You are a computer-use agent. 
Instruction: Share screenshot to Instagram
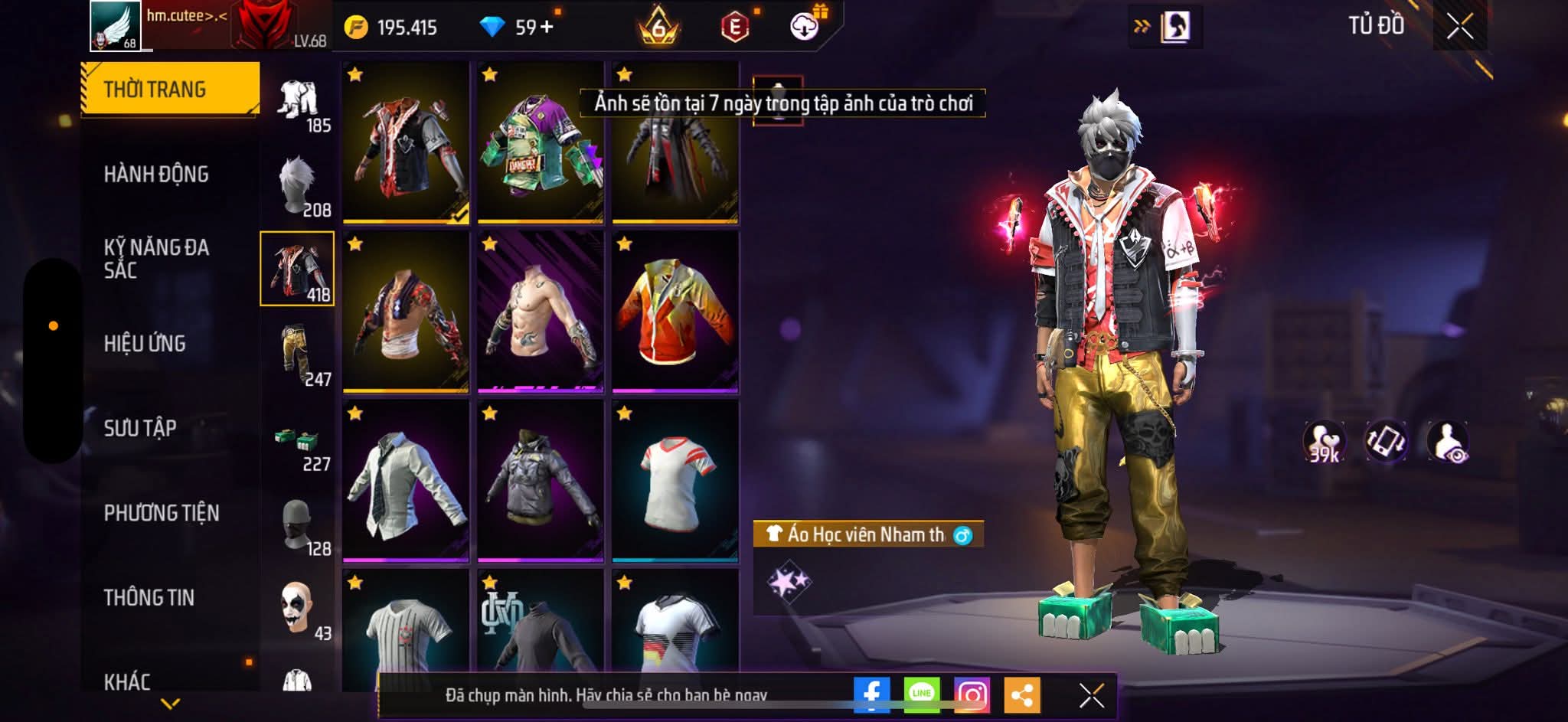pos(972,694)
